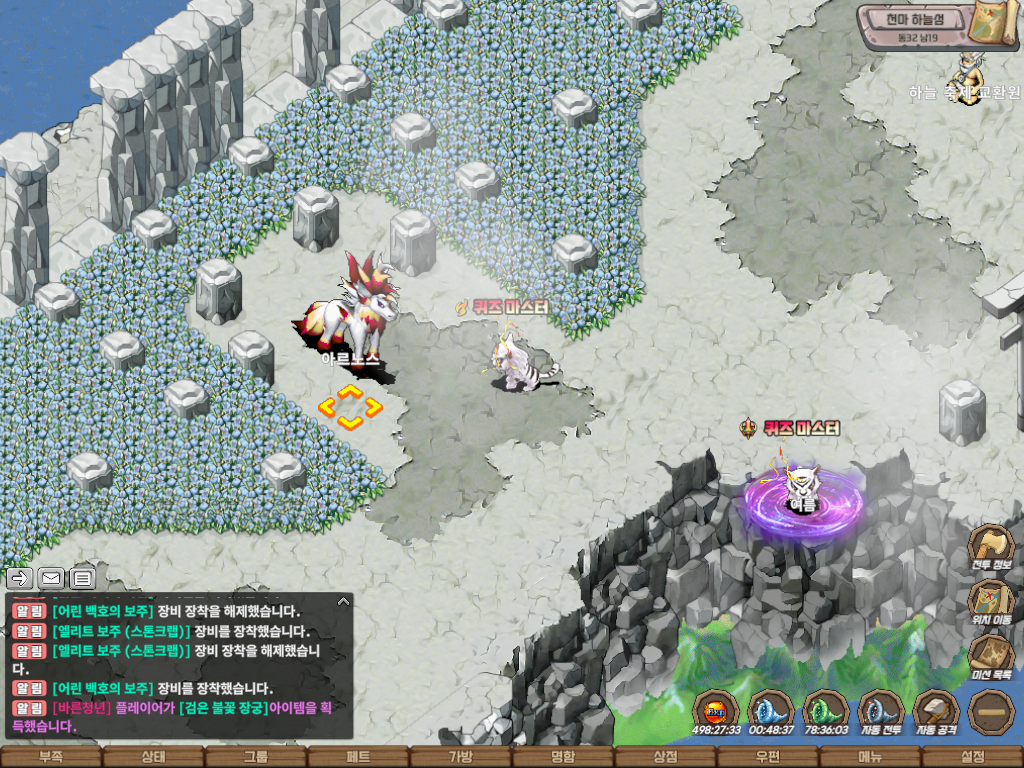
Task: Open the 상점 (Shop) menu
Action: tap(665, 757)
